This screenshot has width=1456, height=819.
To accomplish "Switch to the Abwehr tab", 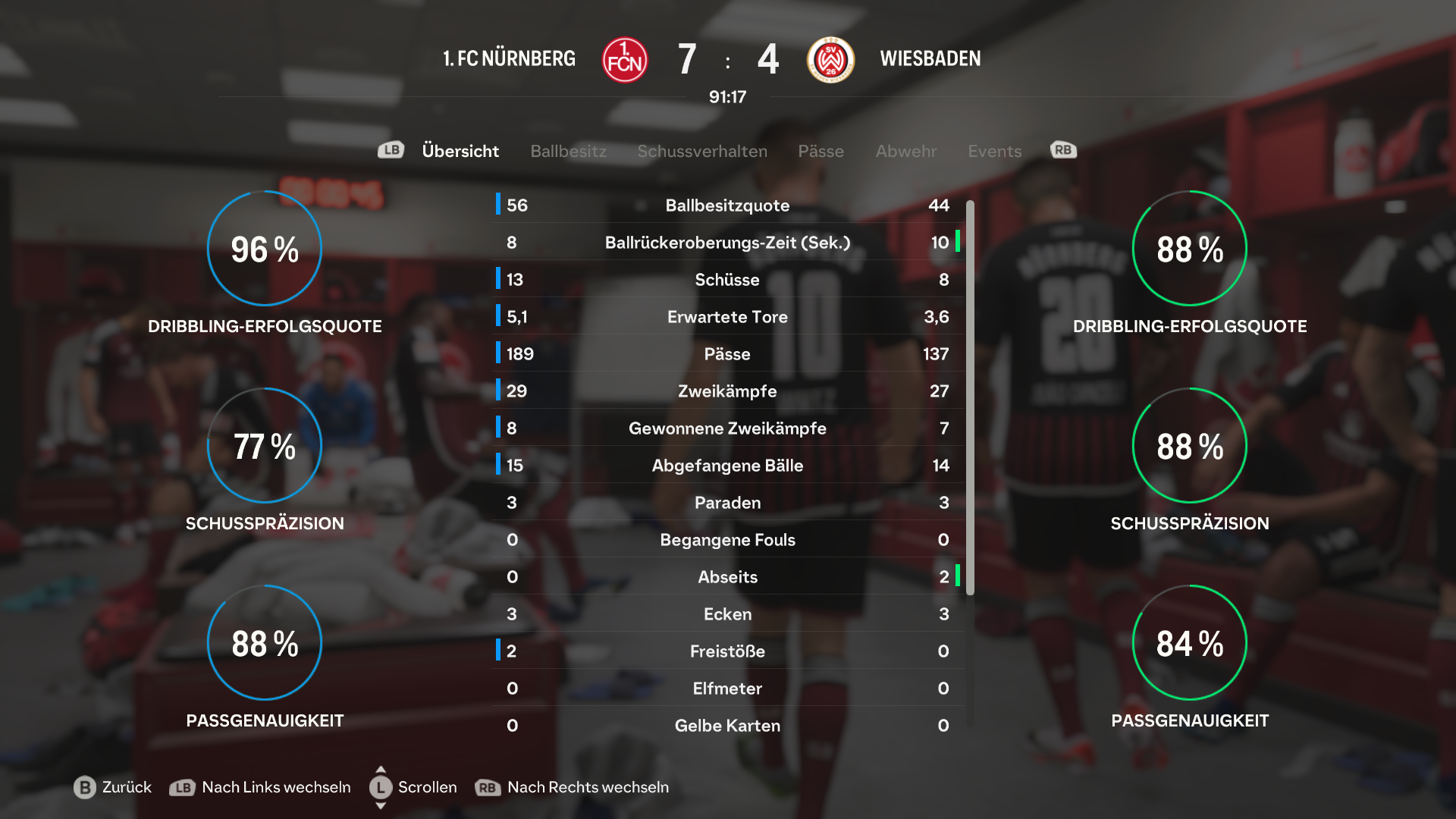I will click(905, 151).
